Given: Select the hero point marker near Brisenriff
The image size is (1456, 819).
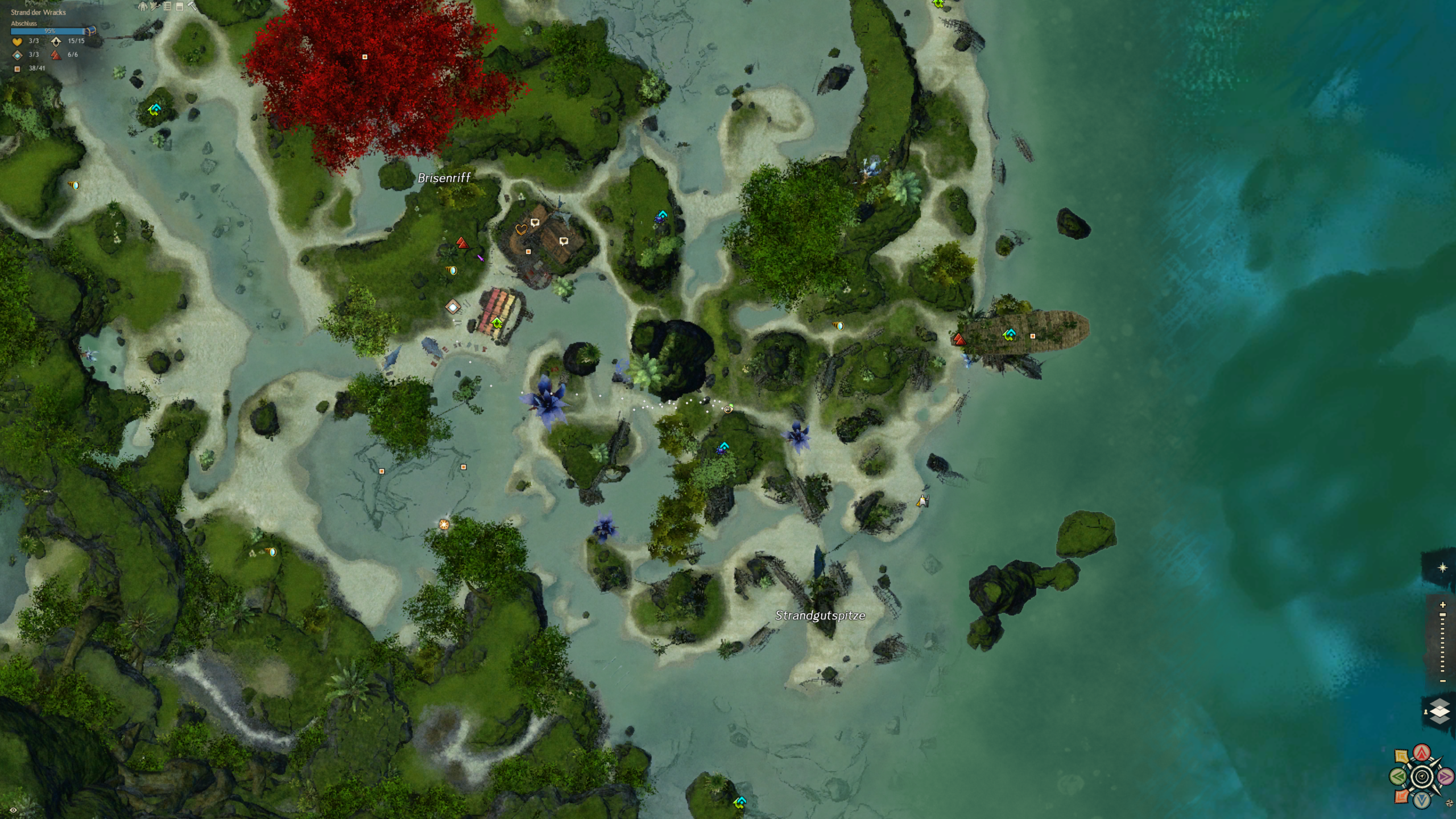Looking at the screenshot, I should (x=462, y=243).
